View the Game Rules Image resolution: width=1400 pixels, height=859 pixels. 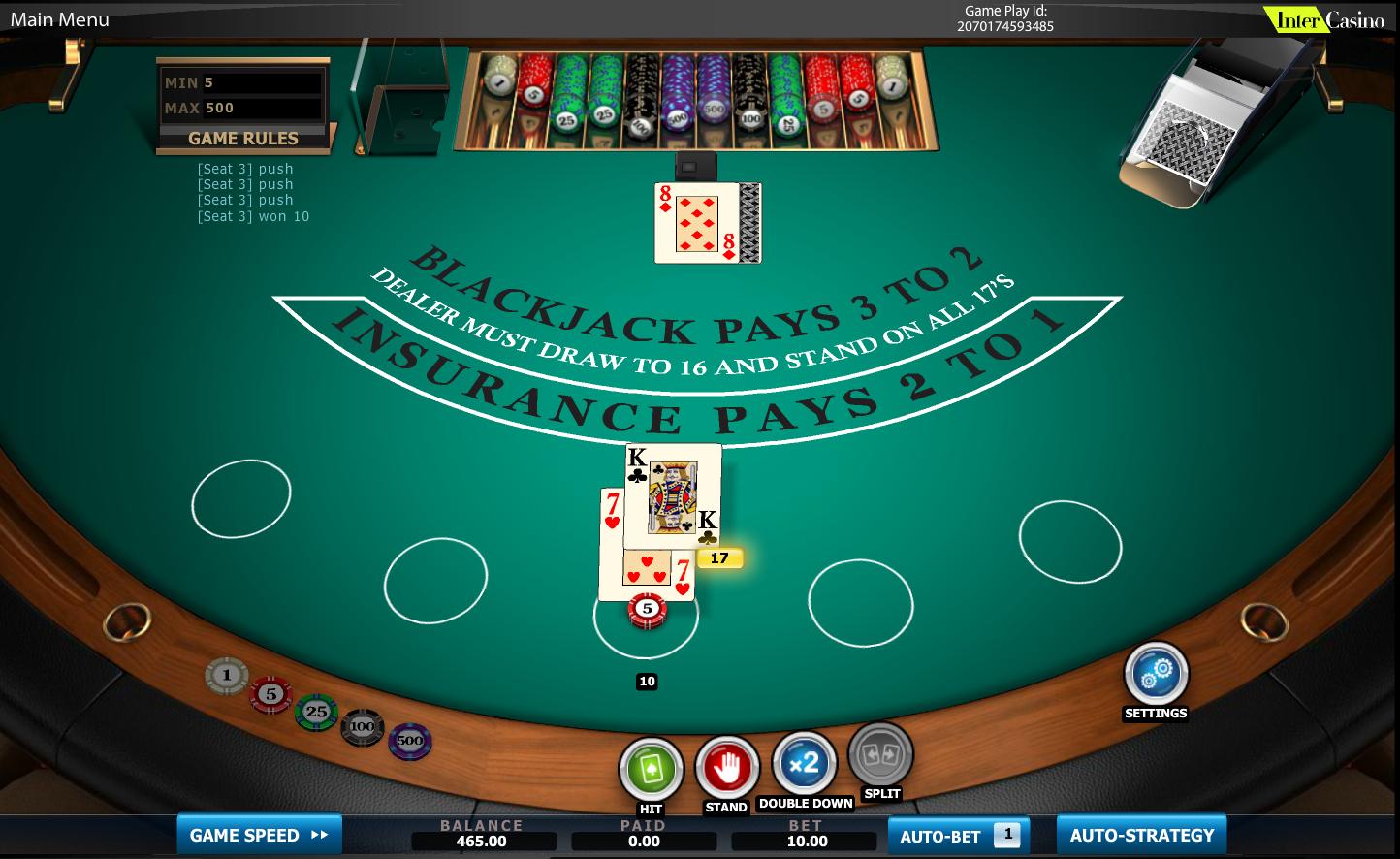coord(242,139)
